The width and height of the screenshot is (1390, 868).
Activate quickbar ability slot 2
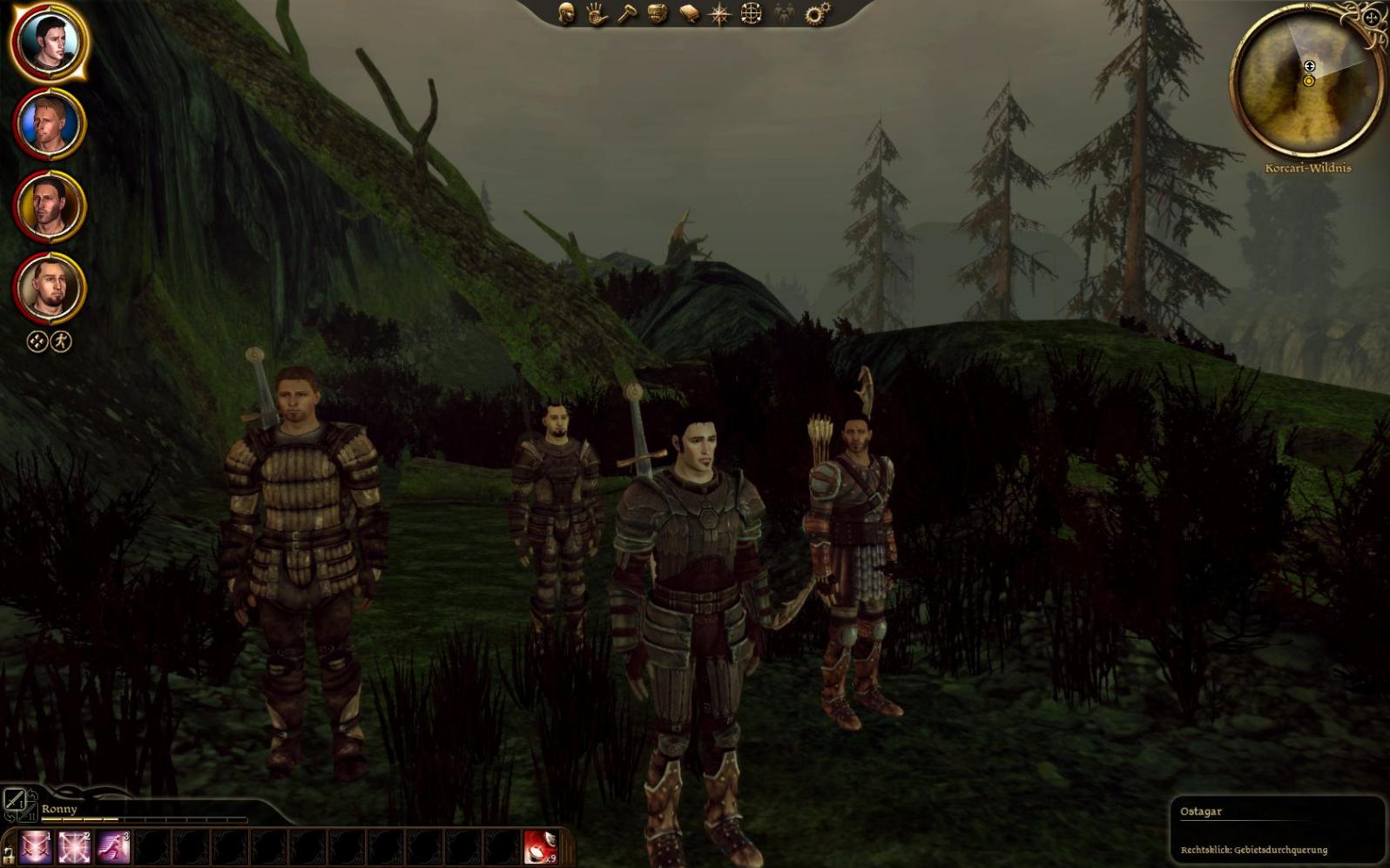(74, 847)
